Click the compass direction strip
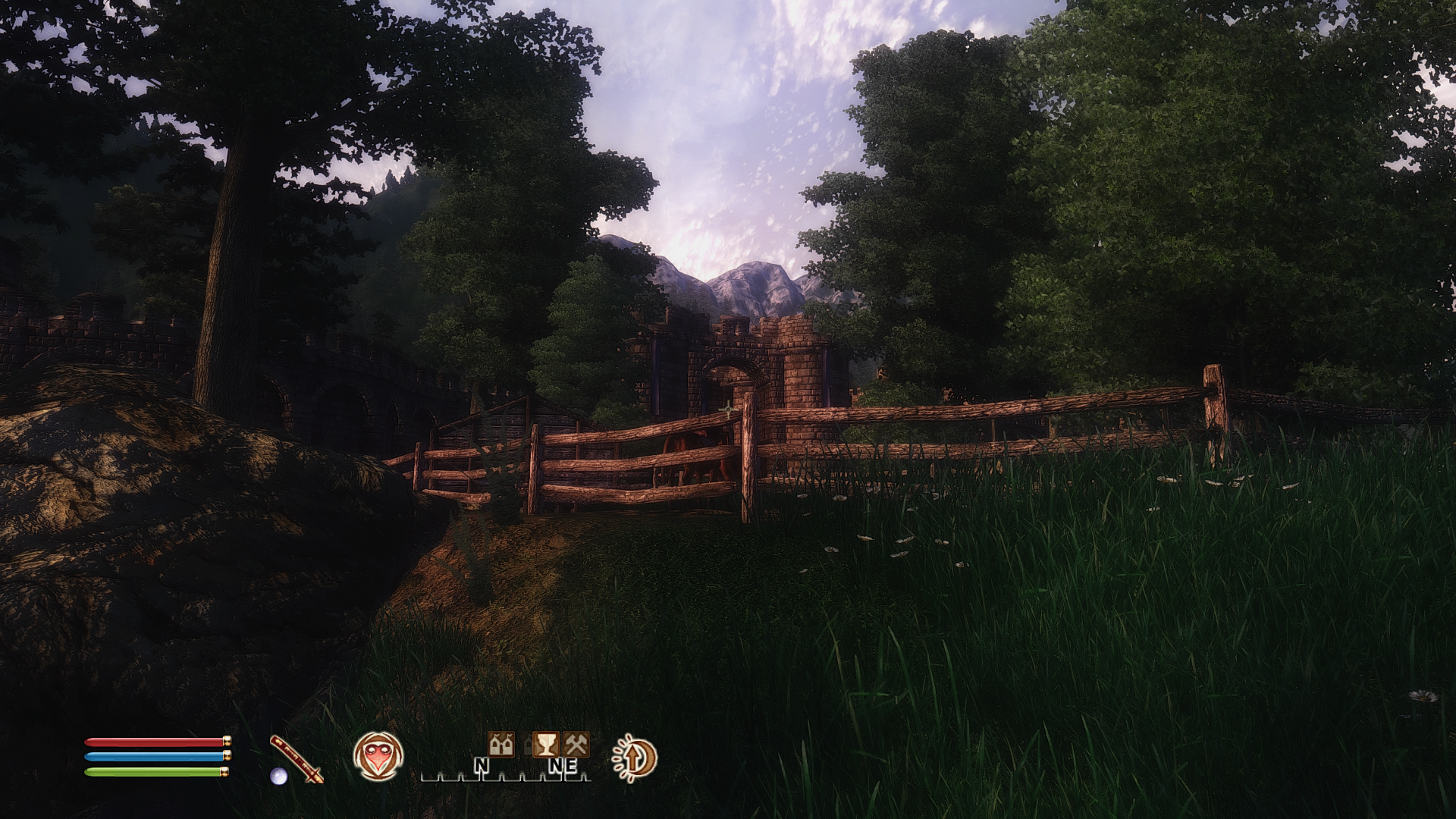The height and width of the screenshot is (819, 1456). (506, 768)
